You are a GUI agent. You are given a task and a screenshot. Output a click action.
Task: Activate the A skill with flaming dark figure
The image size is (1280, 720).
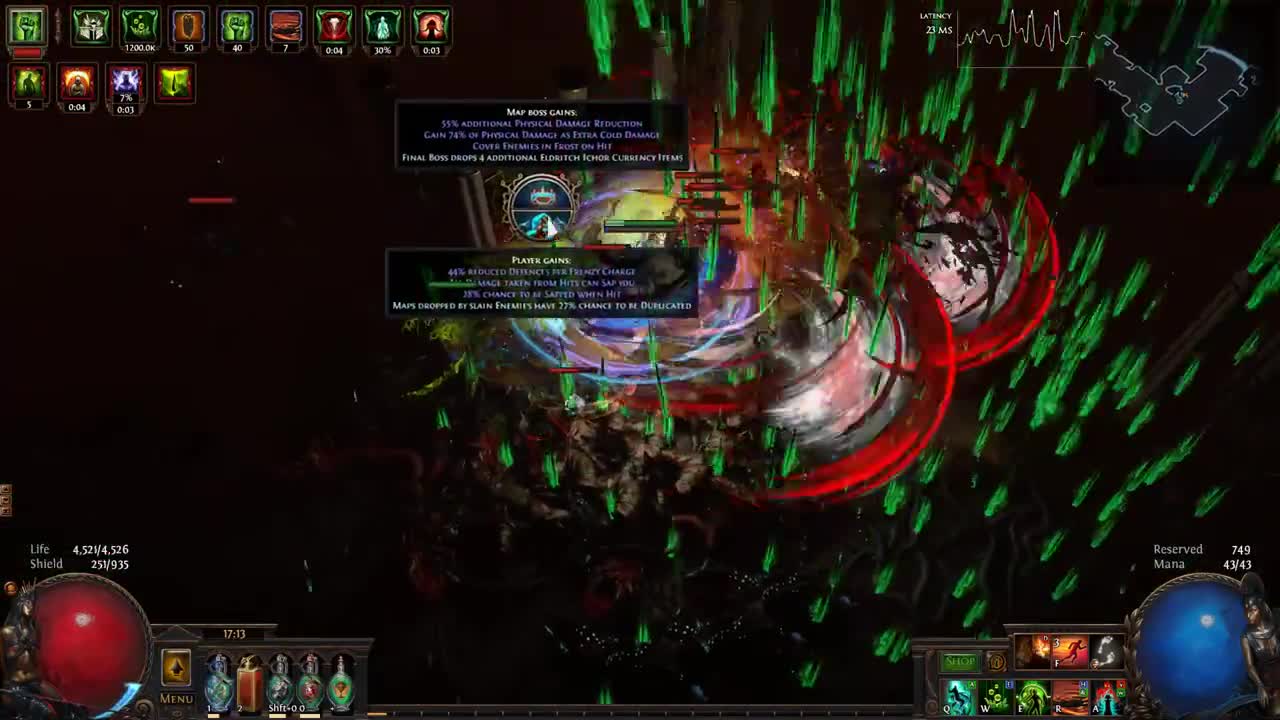point(1107,697)
